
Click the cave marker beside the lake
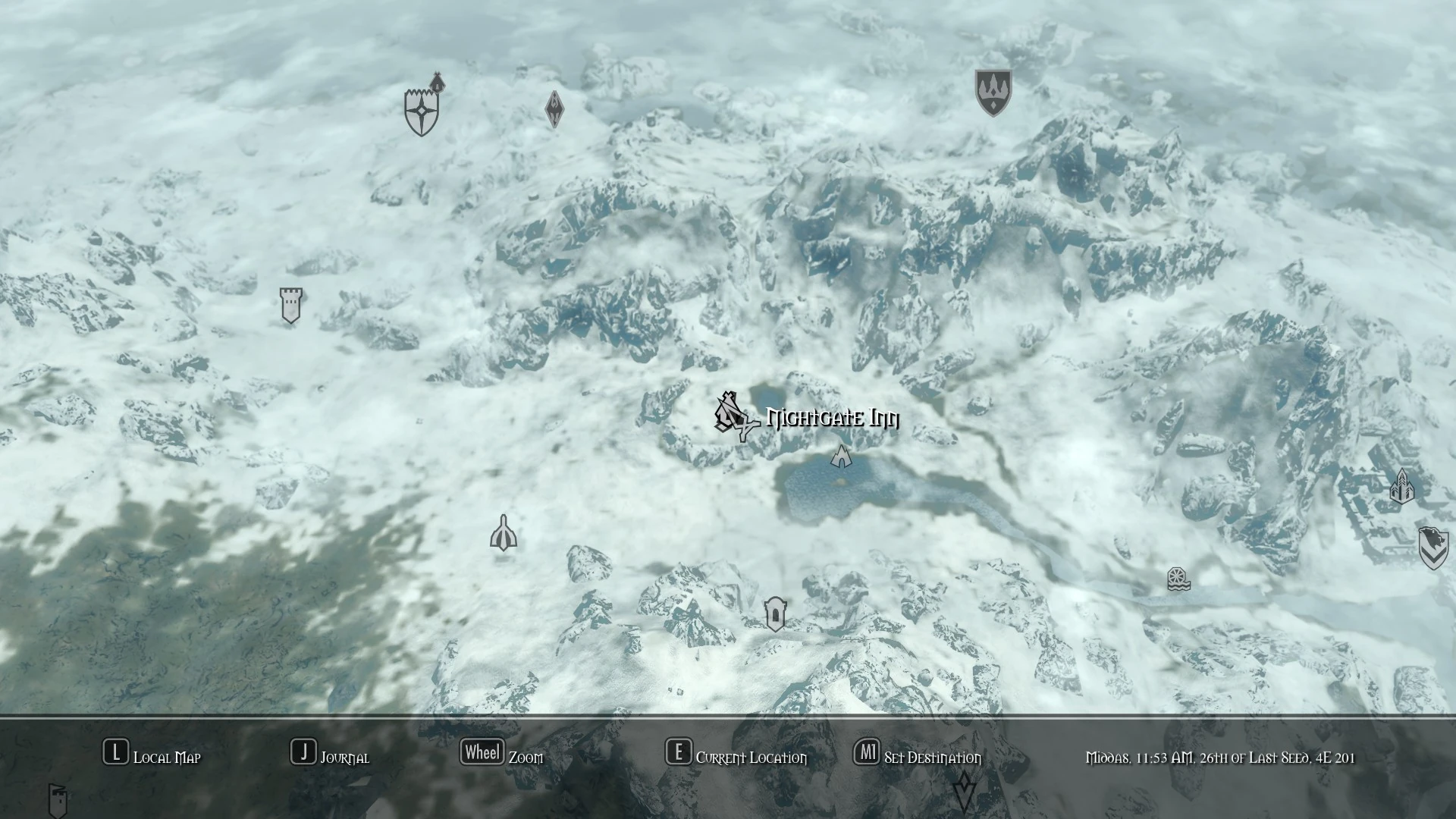[842, 457]
